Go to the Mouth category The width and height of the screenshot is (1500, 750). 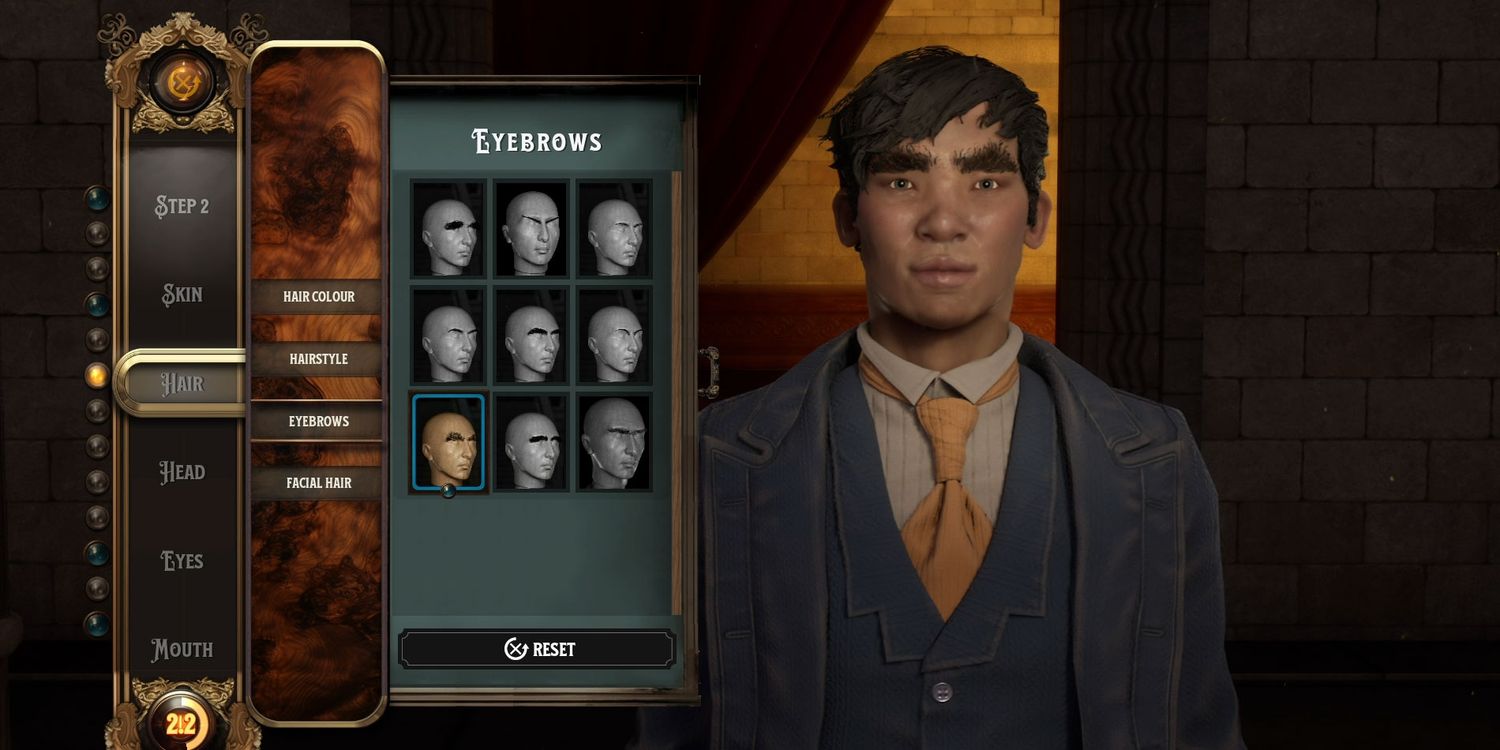[182, 649]
